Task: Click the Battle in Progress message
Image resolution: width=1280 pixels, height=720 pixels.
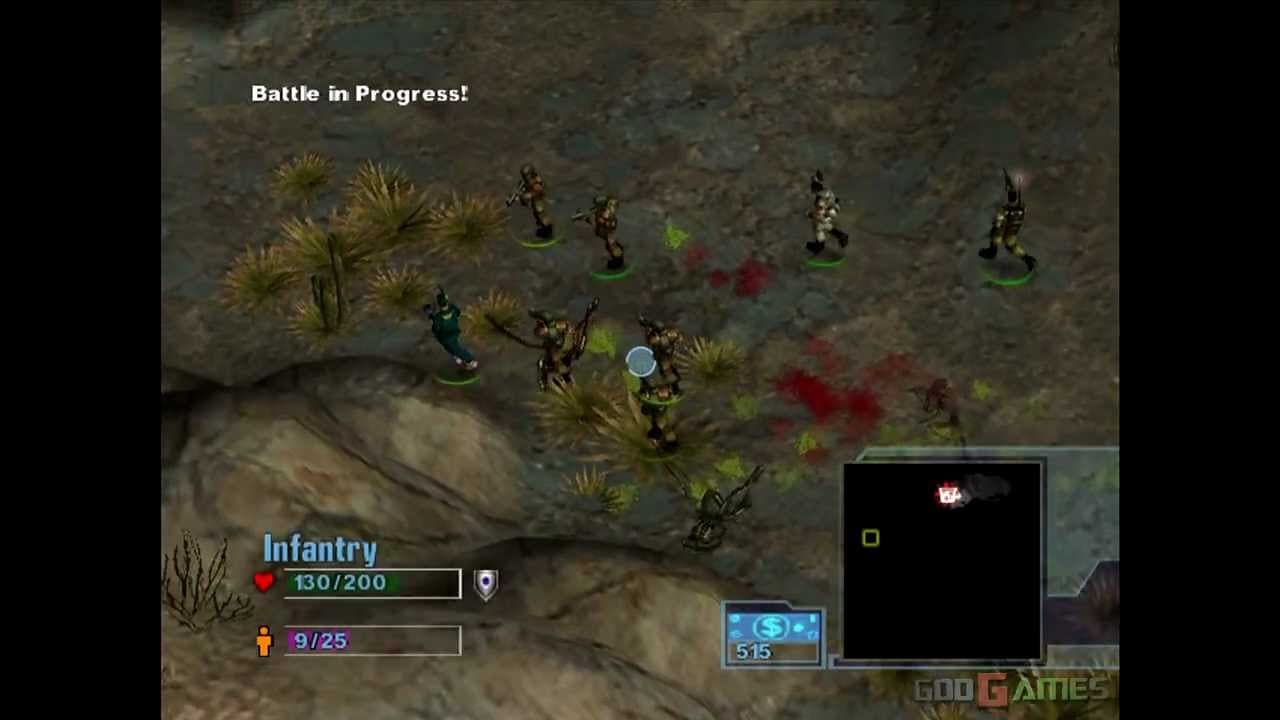Action: pos(358,93)
